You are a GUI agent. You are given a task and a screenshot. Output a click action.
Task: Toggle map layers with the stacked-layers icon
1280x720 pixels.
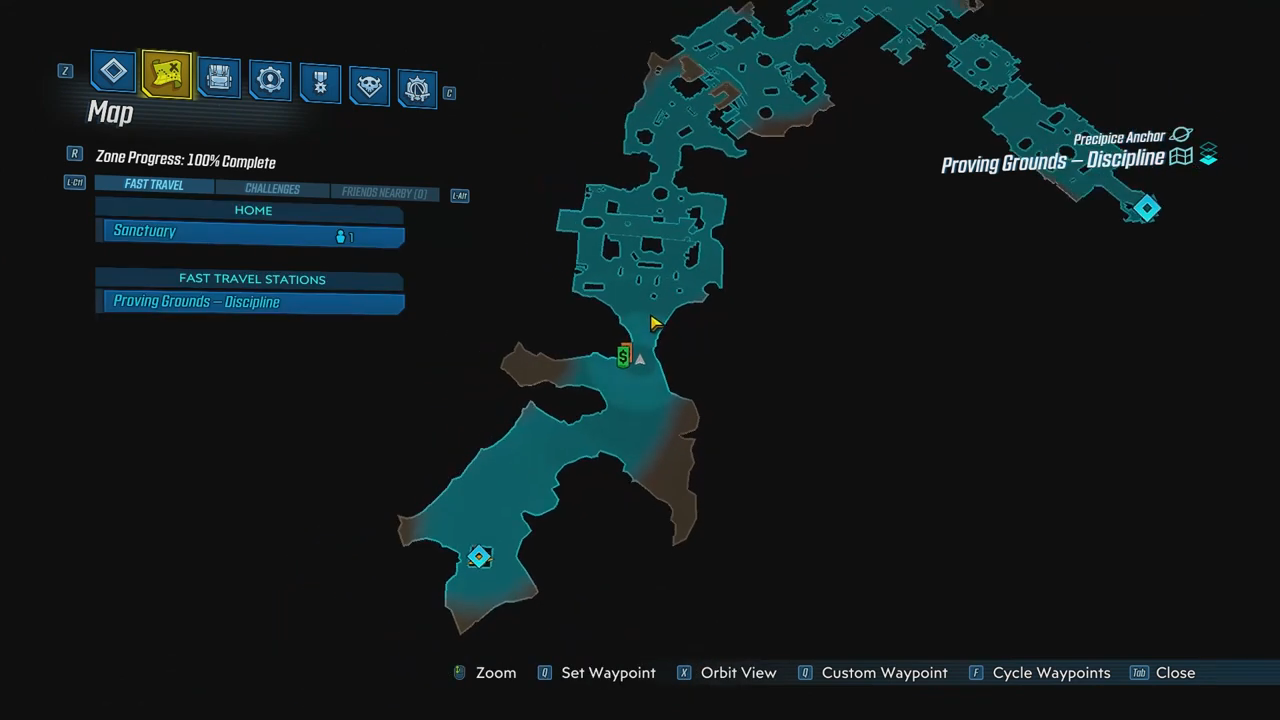click(1208, 155)
